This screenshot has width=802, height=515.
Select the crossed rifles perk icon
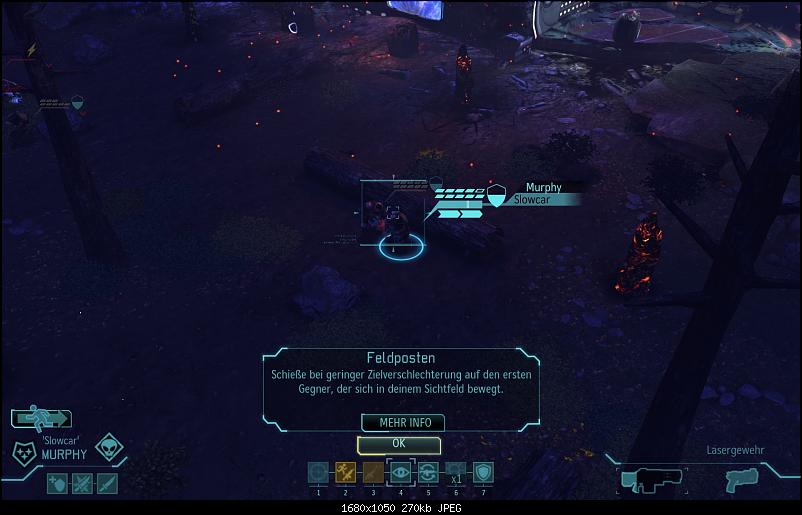(x=82, y=484)
